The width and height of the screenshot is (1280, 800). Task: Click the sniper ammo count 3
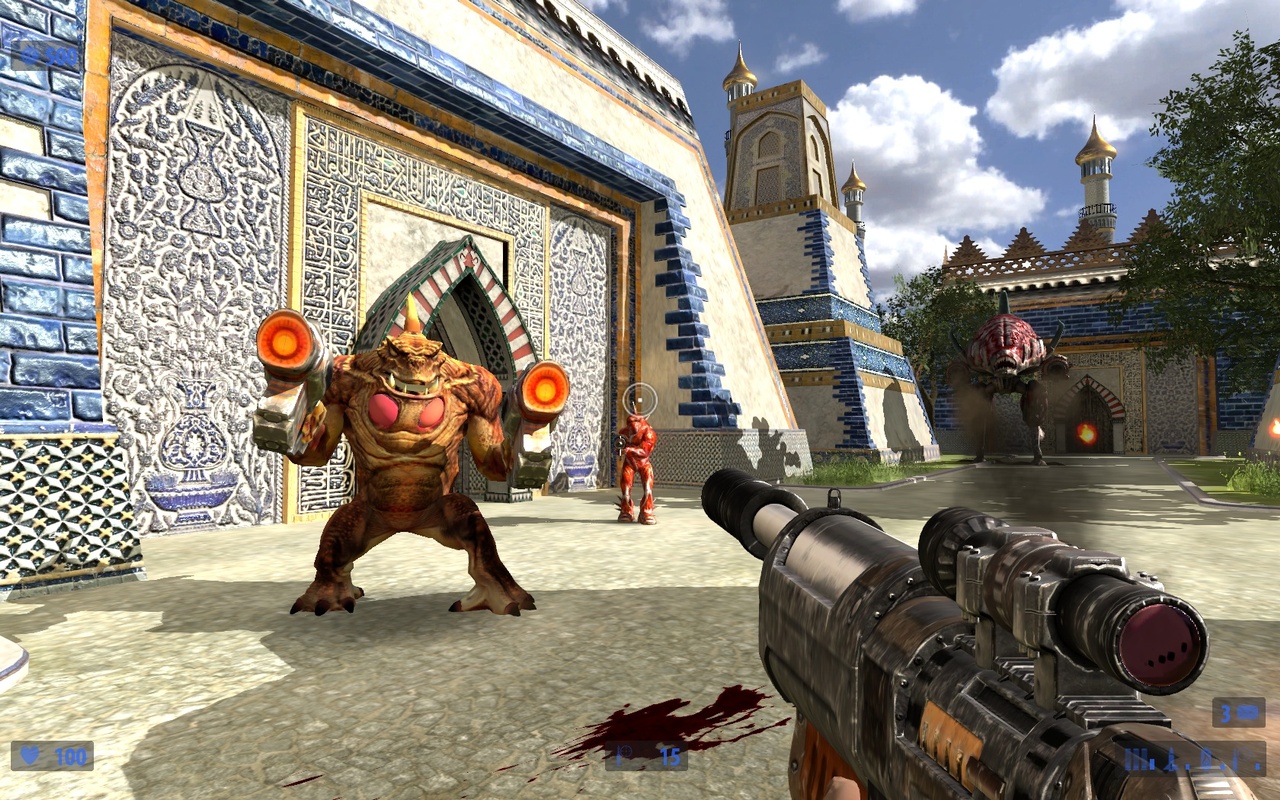1225,712
